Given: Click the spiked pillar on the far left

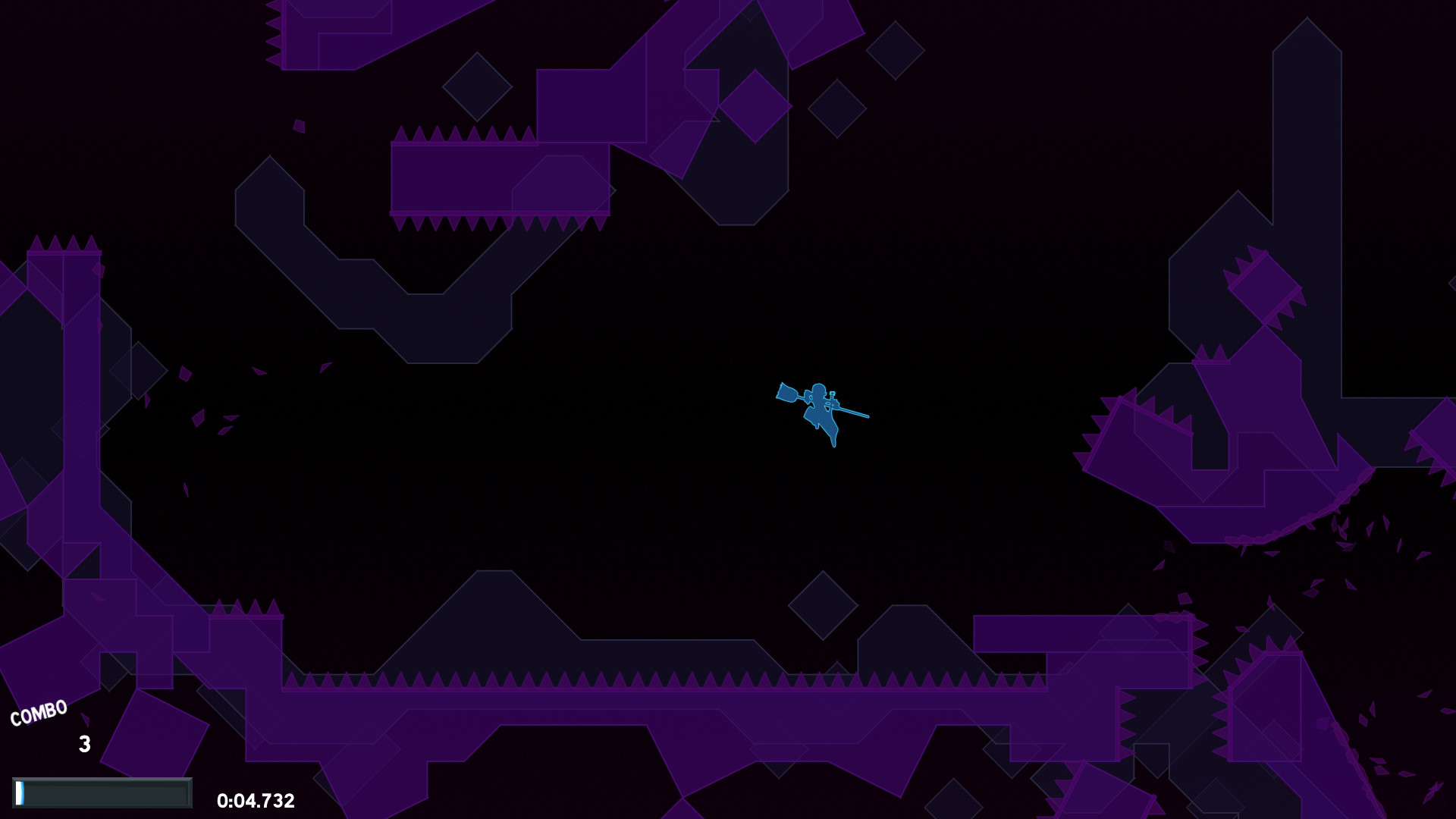Looking at the screenshot, I should point(64,303).
